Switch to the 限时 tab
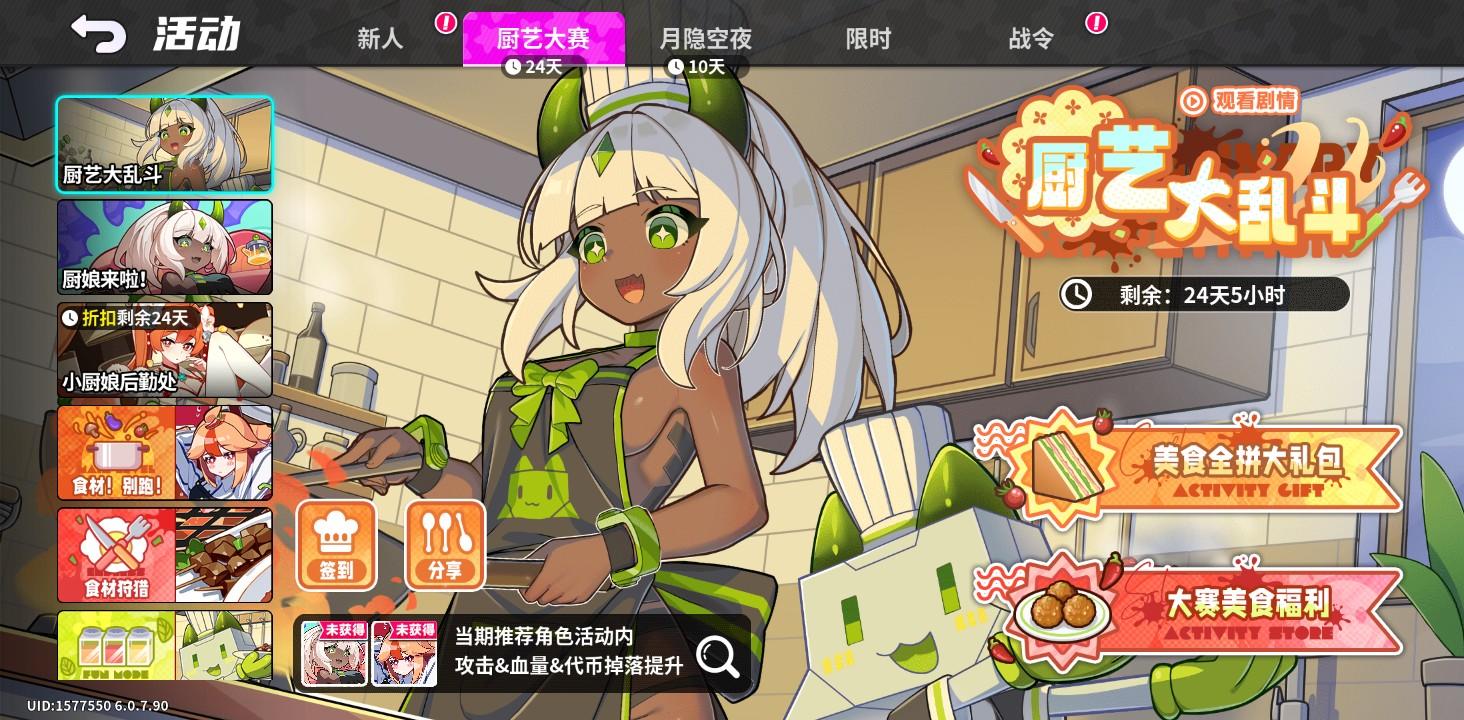 click(866, 36)
